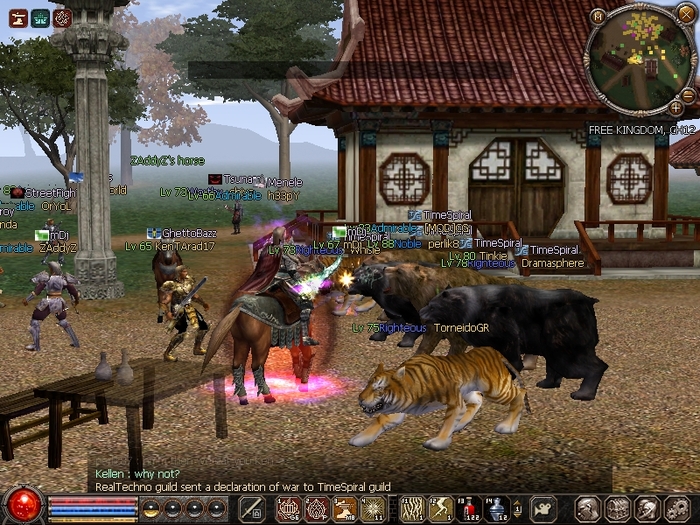Zoom in the minimap with plus button
This screenshot has width=700, height=525.
coord(676,107)
